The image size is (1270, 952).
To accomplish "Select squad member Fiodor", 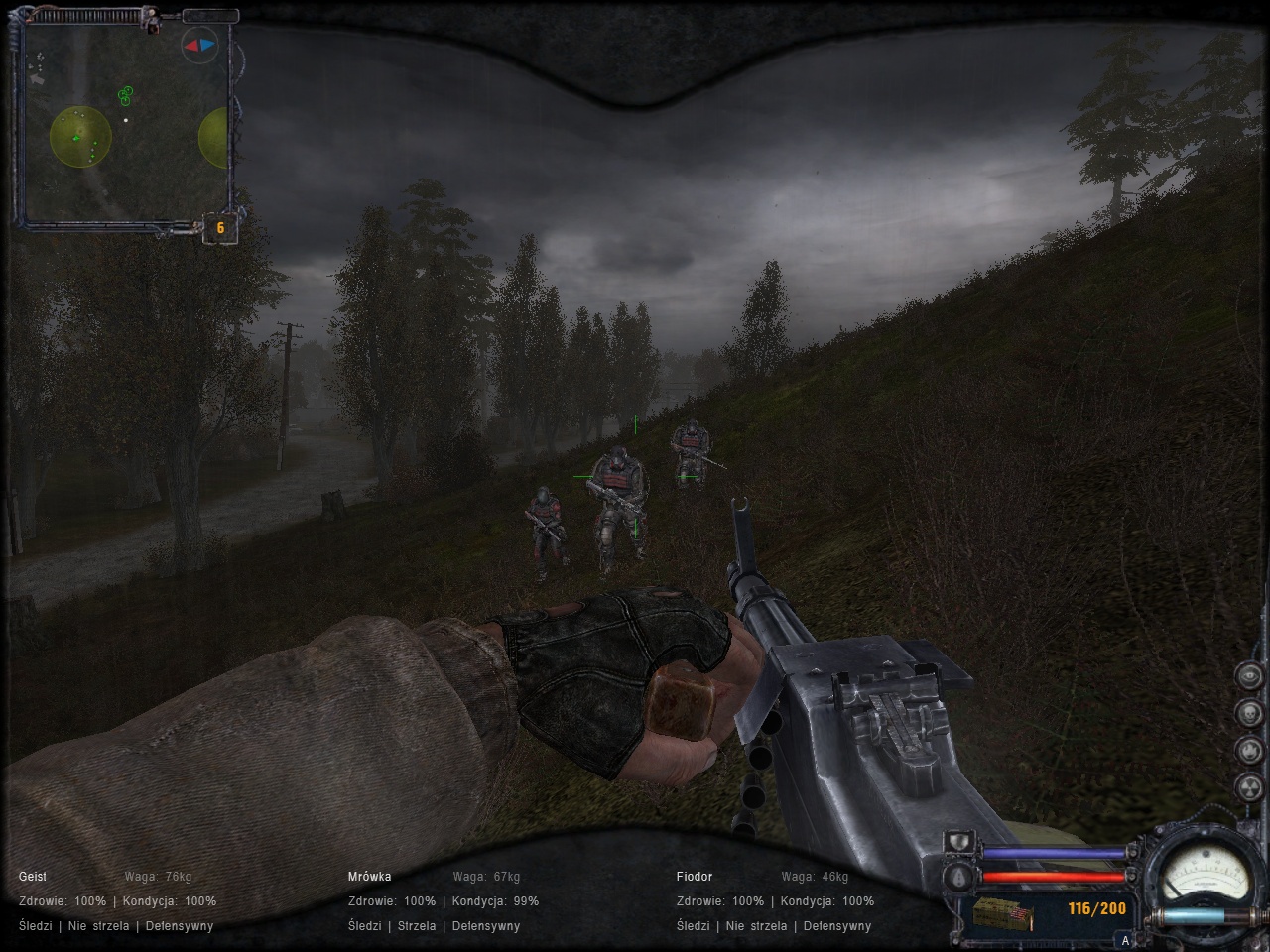I will coord(695,877).
